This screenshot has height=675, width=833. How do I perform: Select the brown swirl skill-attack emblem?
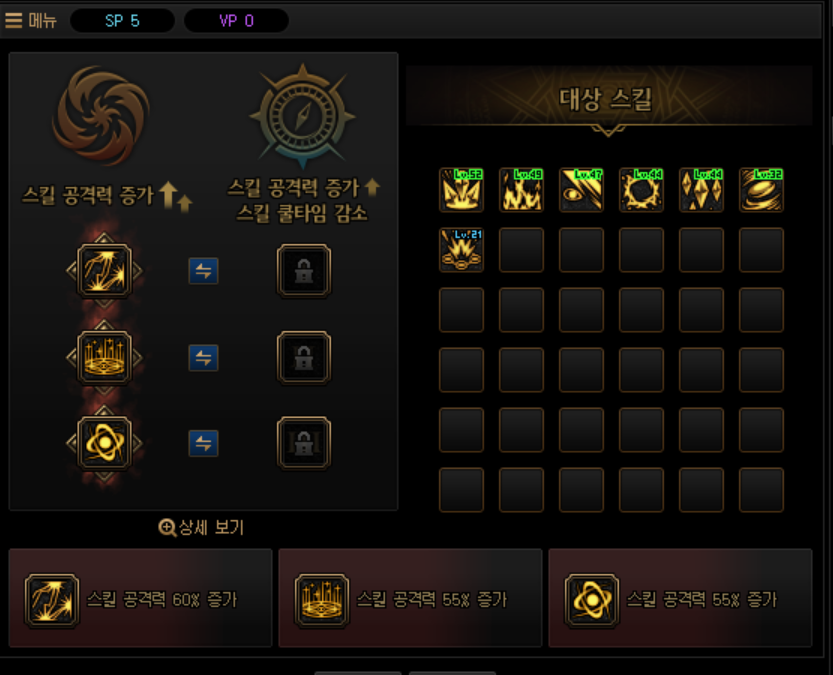101,115
